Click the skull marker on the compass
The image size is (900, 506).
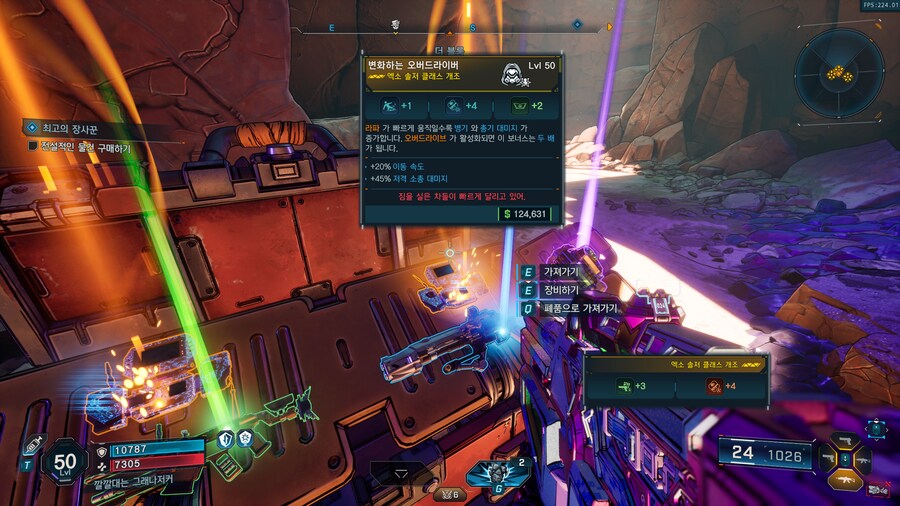click(x=396, y=25)
